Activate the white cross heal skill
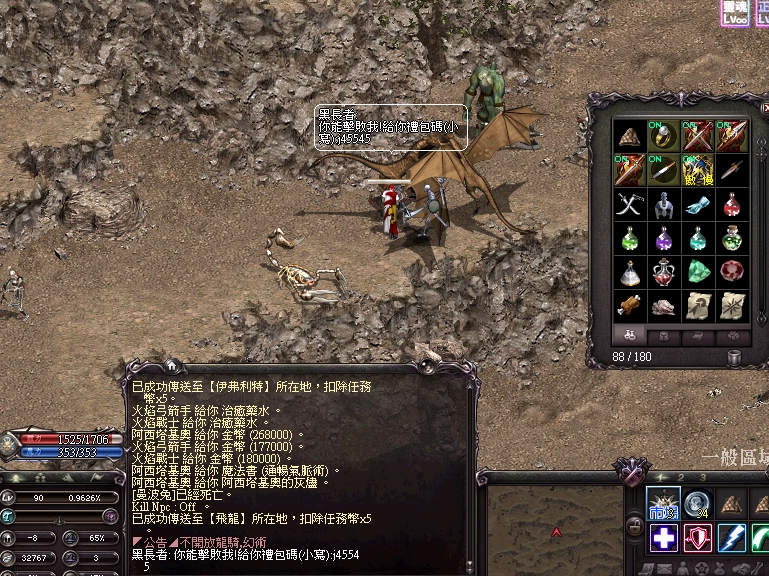The image size is (769, 576). pos(664,538)
